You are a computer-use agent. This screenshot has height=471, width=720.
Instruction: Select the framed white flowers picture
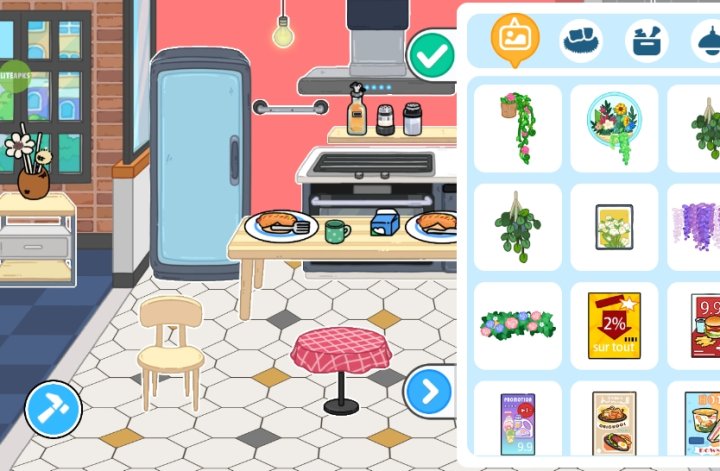click(x=614, y=227)
